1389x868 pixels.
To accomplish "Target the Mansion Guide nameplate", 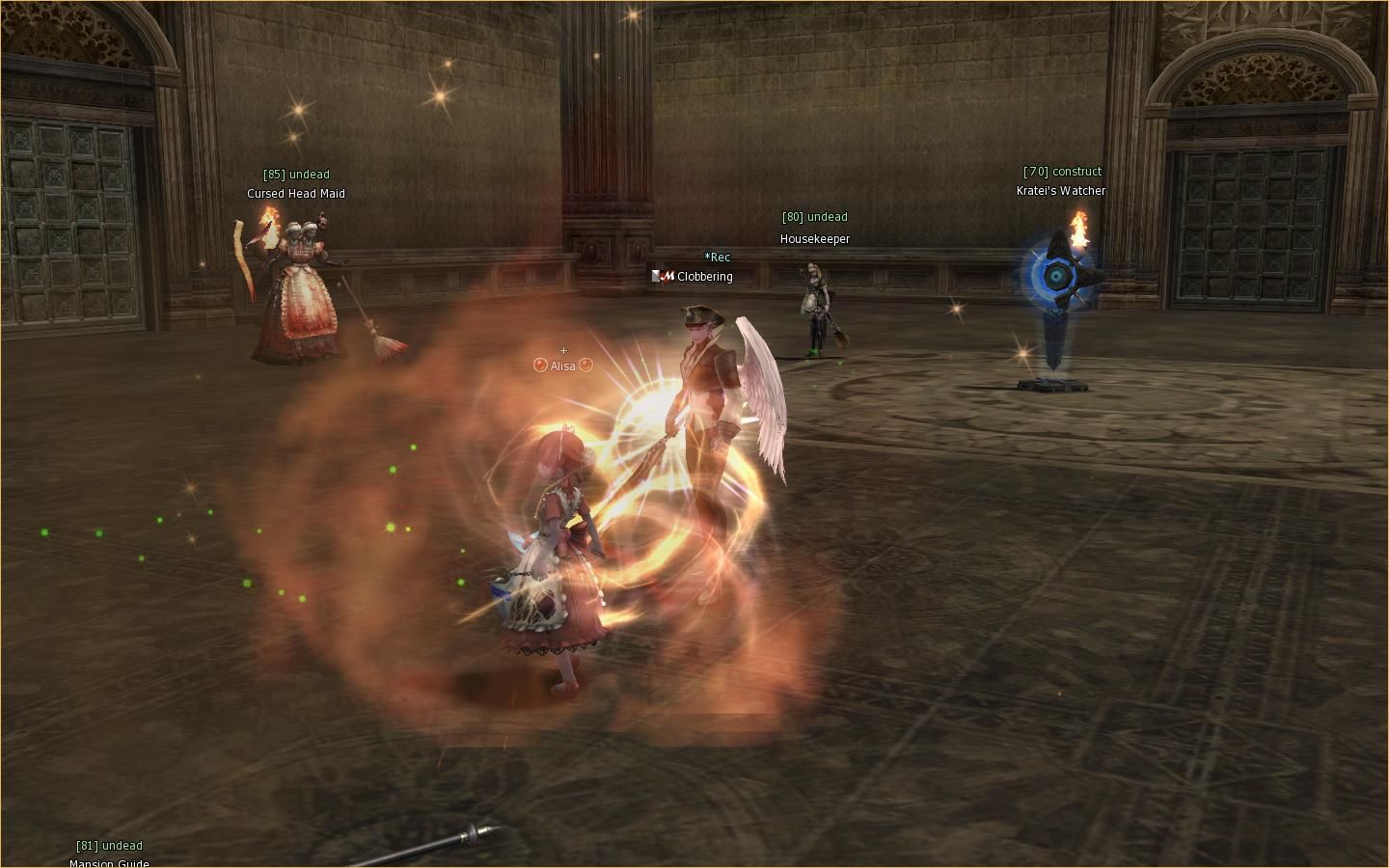I will [x=109, y=862].
